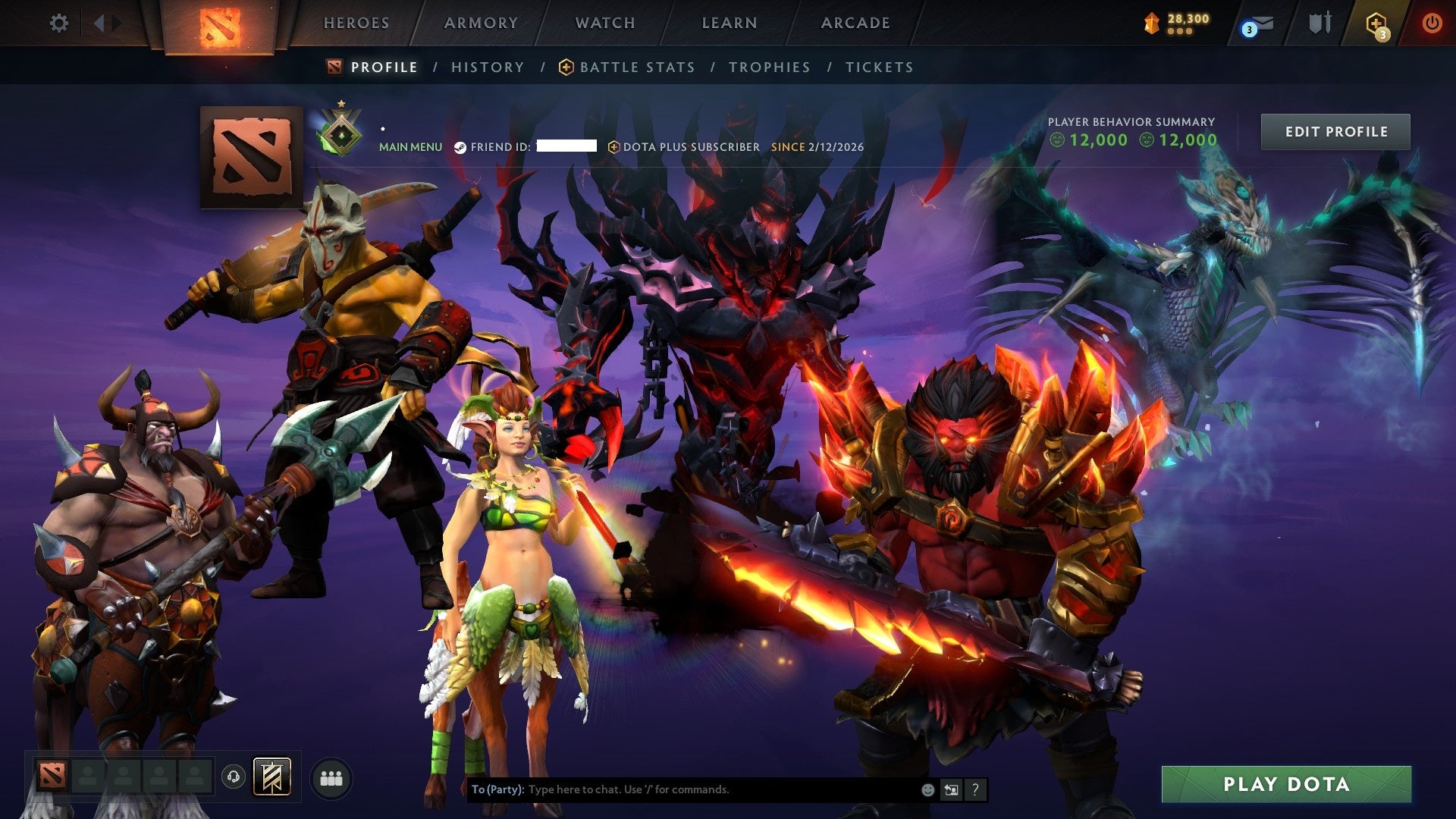Open the HEROES menu
The height and width of the screenshot is (819, 1456).
(x=356, y=23)
